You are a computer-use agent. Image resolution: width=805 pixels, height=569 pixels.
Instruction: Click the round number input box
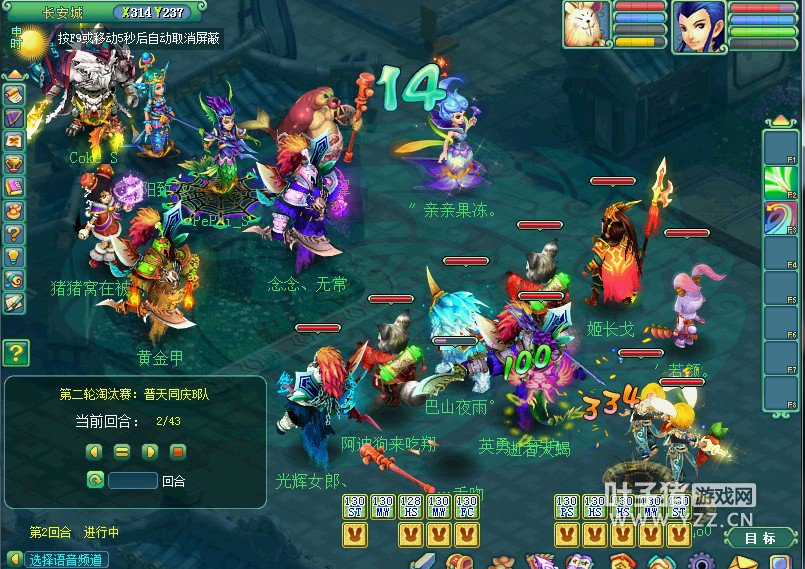(x=133, y=480)
